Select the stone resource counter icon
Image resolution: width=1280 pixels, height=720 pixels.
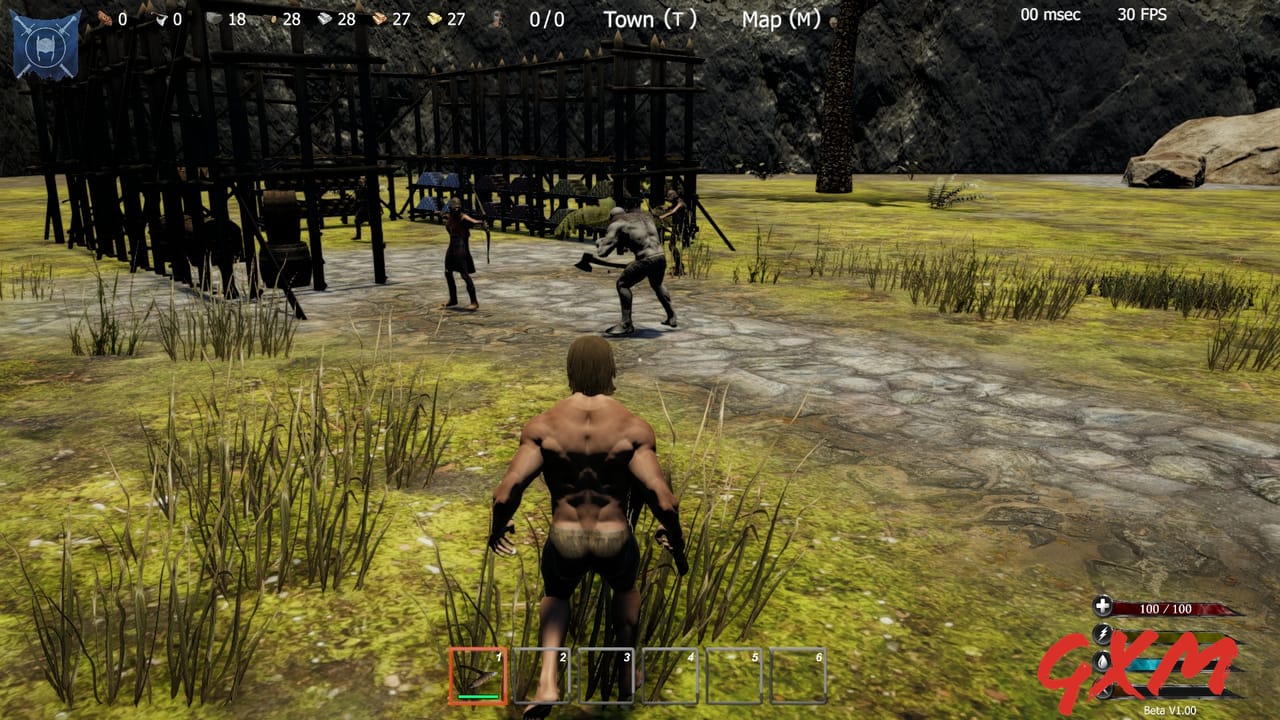click(x=213, y=17)
